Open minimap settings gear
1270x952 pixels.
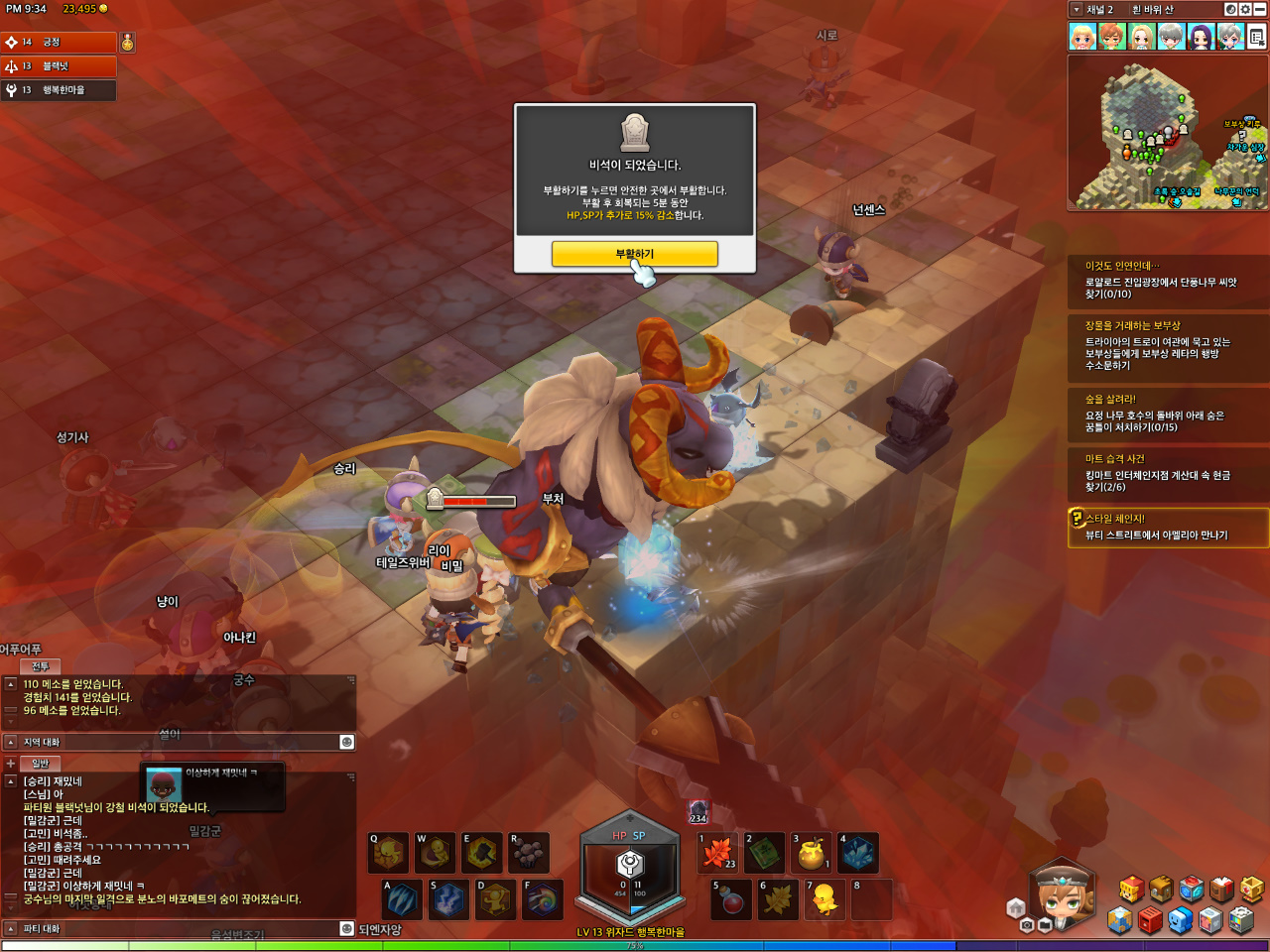click(x=1245, y=10)
